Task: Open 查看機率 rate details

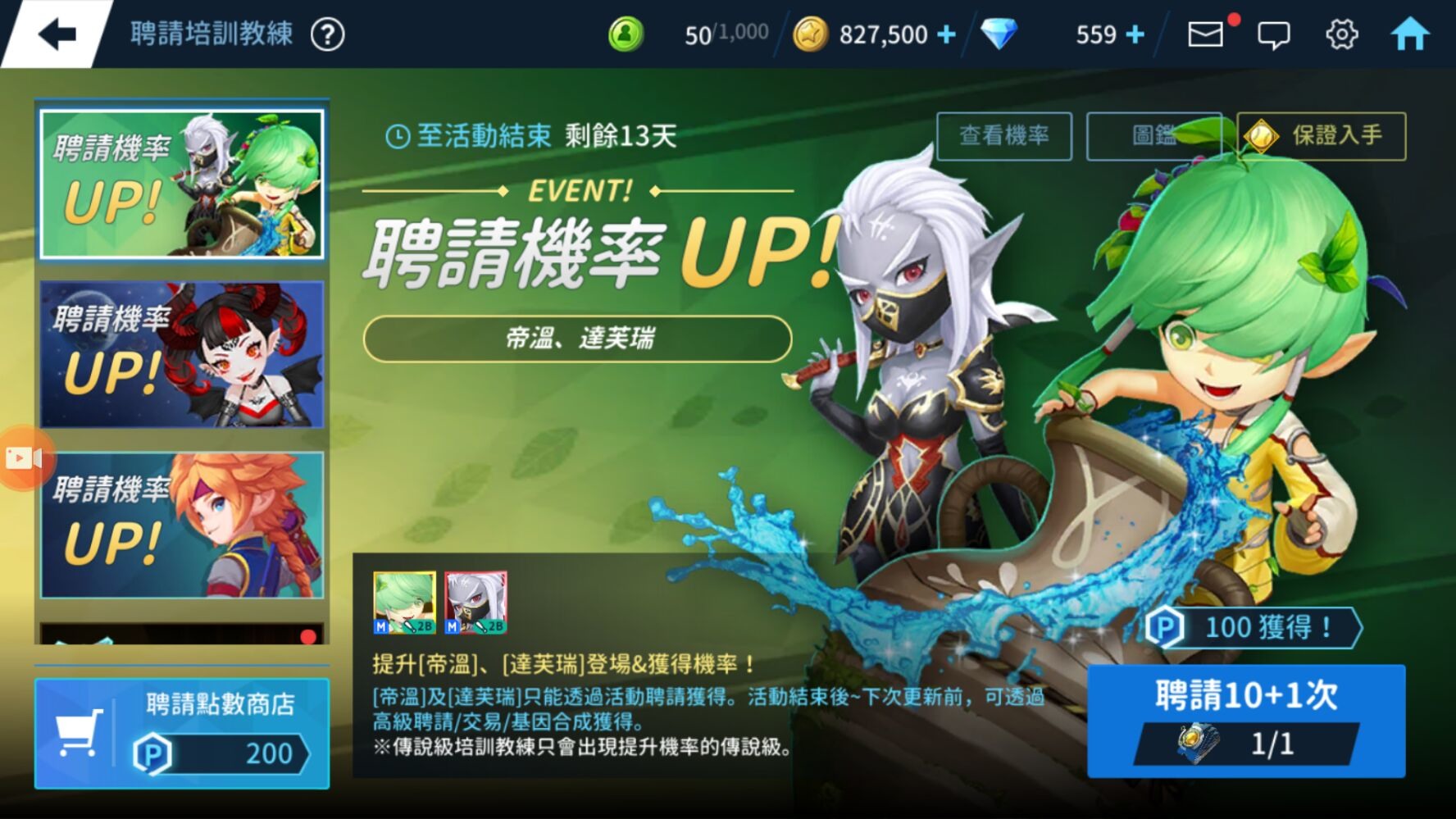Action: click(1005, 136)
